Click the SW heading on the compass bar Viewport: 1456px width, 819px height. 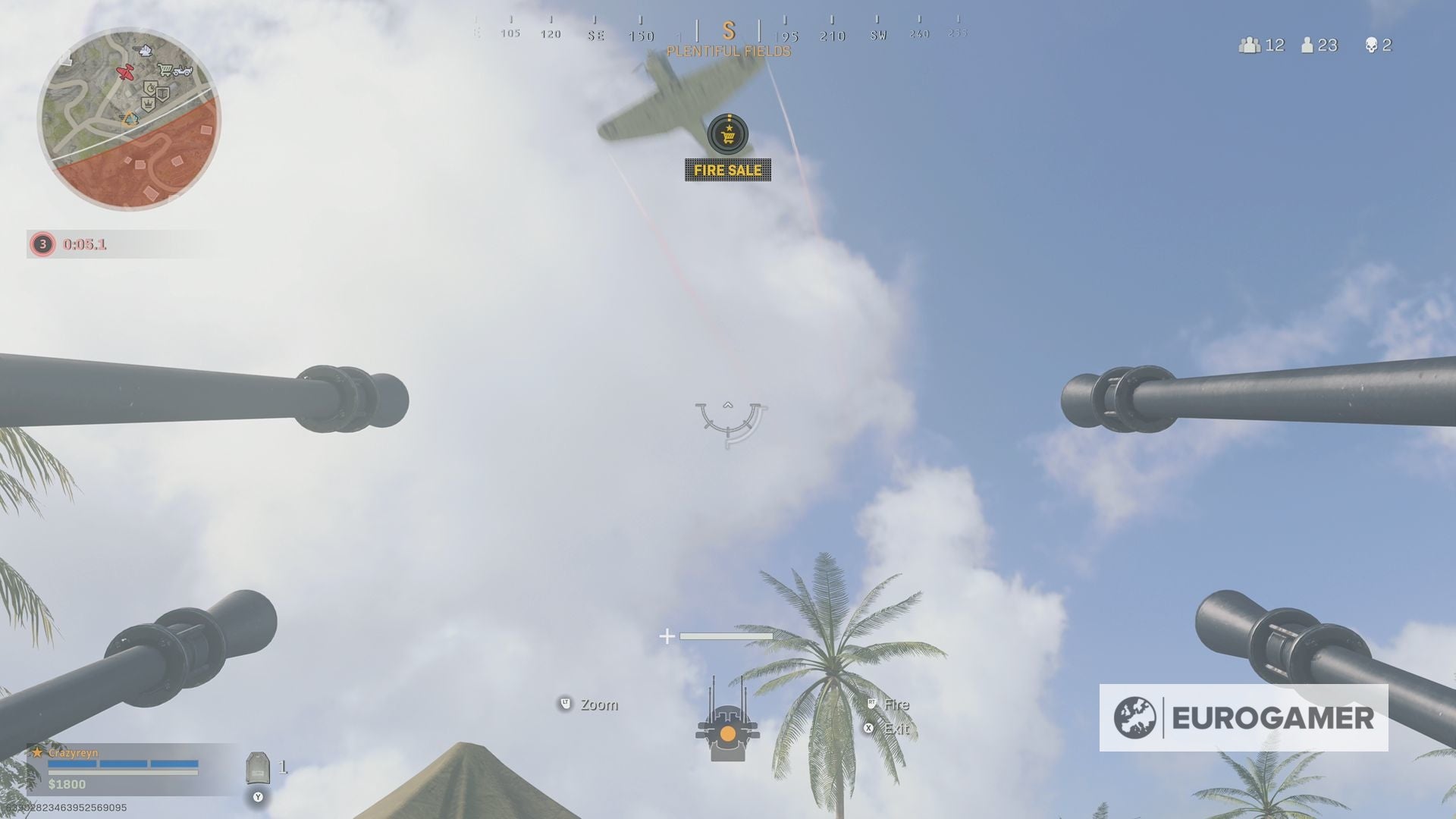click(877, 34)
